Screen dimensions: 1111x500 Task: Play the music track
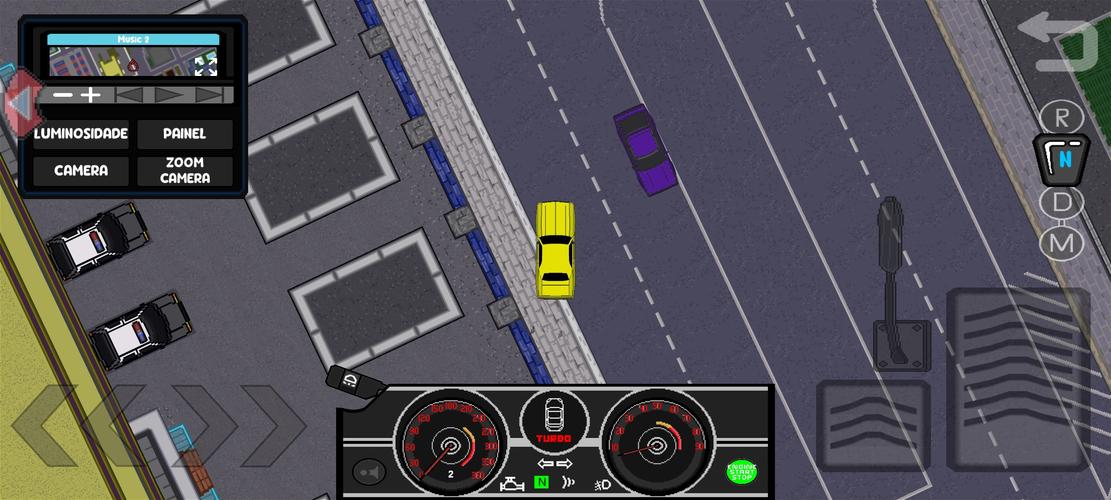coord(168,95)
